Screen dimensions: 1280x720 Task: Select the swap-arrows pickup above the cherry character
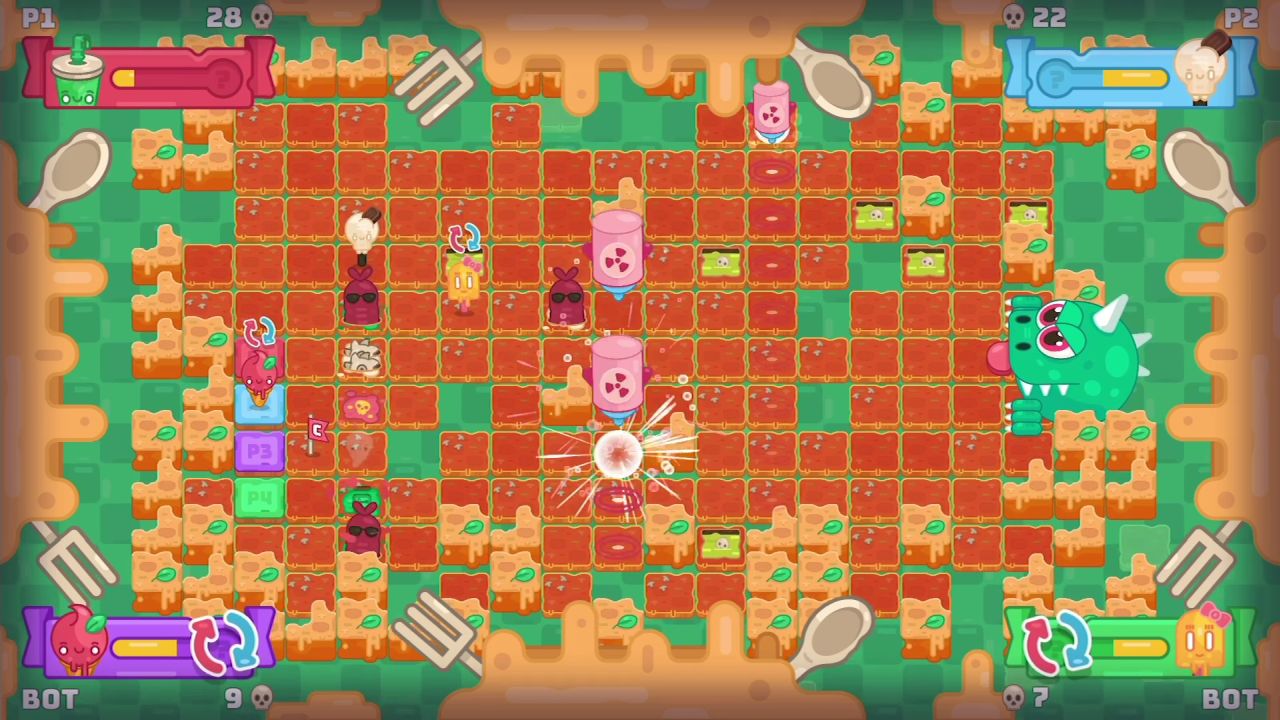260,330
